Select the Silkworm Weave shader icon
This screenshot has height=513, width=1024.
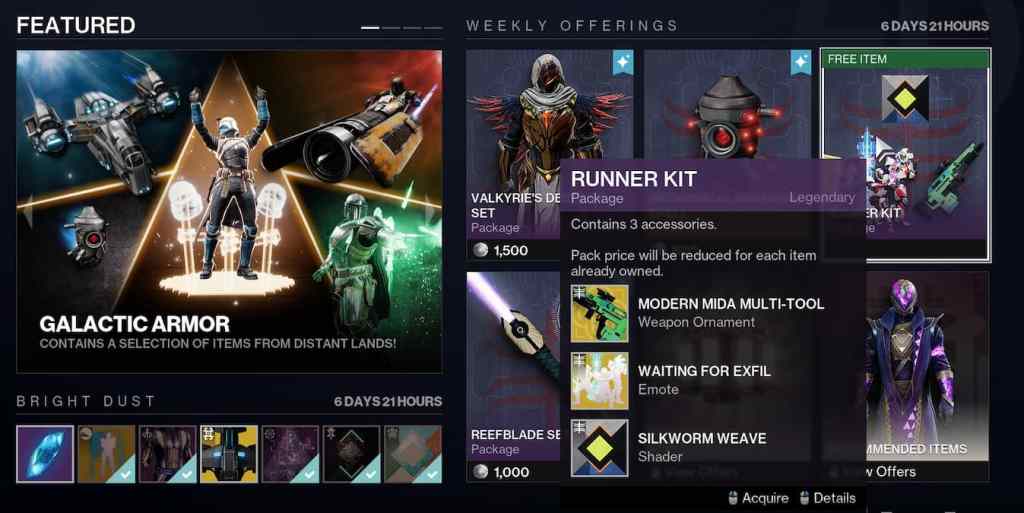click(x=600, y=447)
